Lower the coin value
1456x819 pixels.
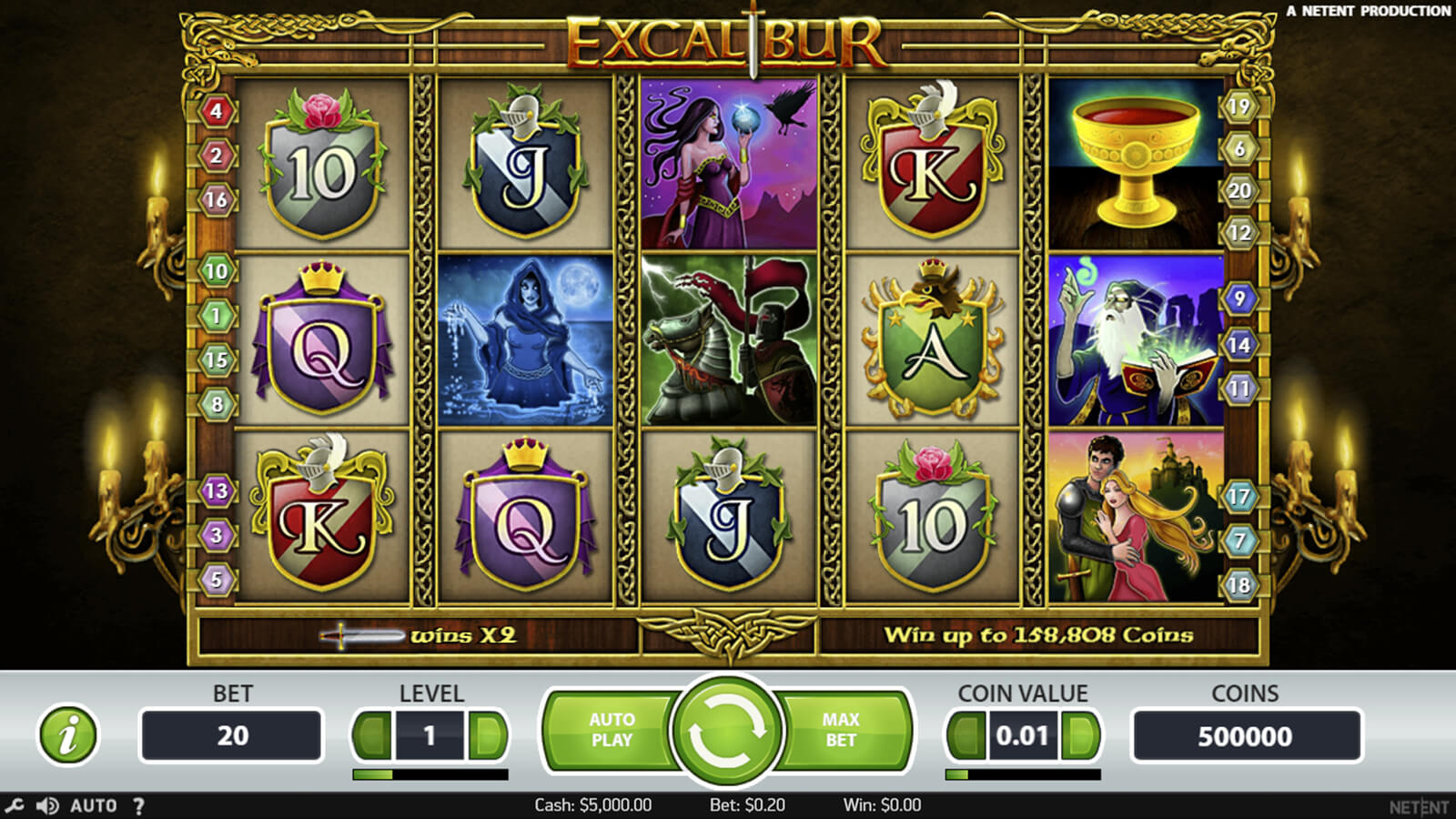[966, 735]
